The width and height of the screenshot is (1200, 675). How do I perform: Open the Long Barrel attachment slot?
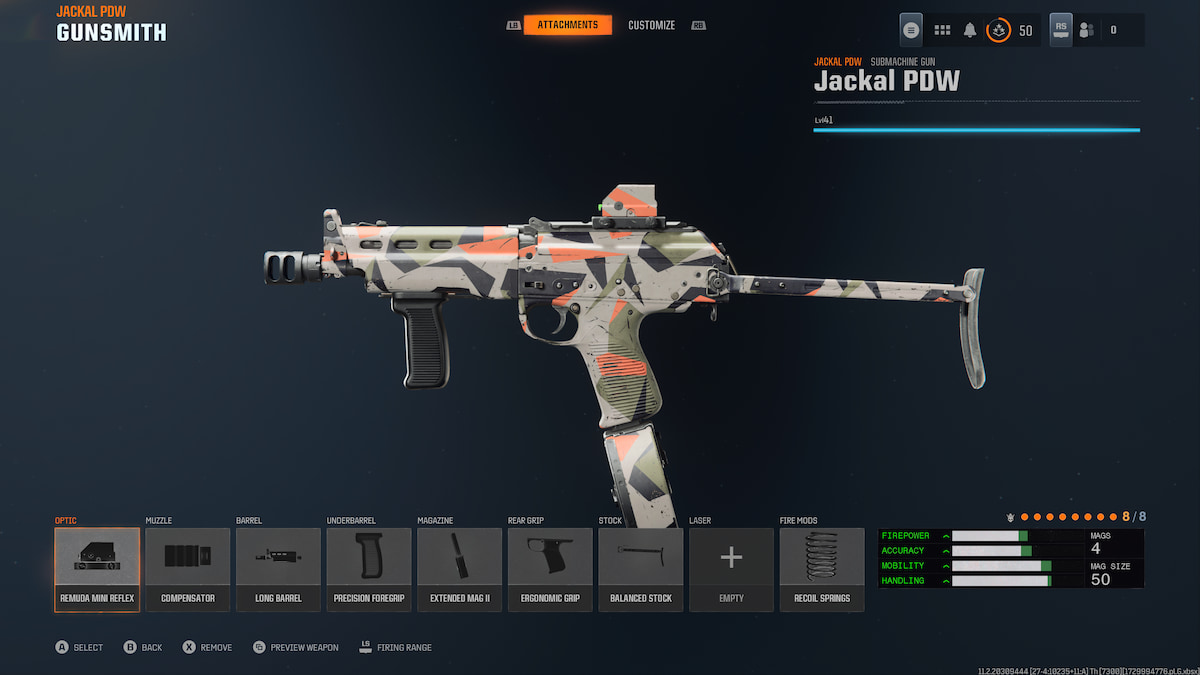click(278, 569)
